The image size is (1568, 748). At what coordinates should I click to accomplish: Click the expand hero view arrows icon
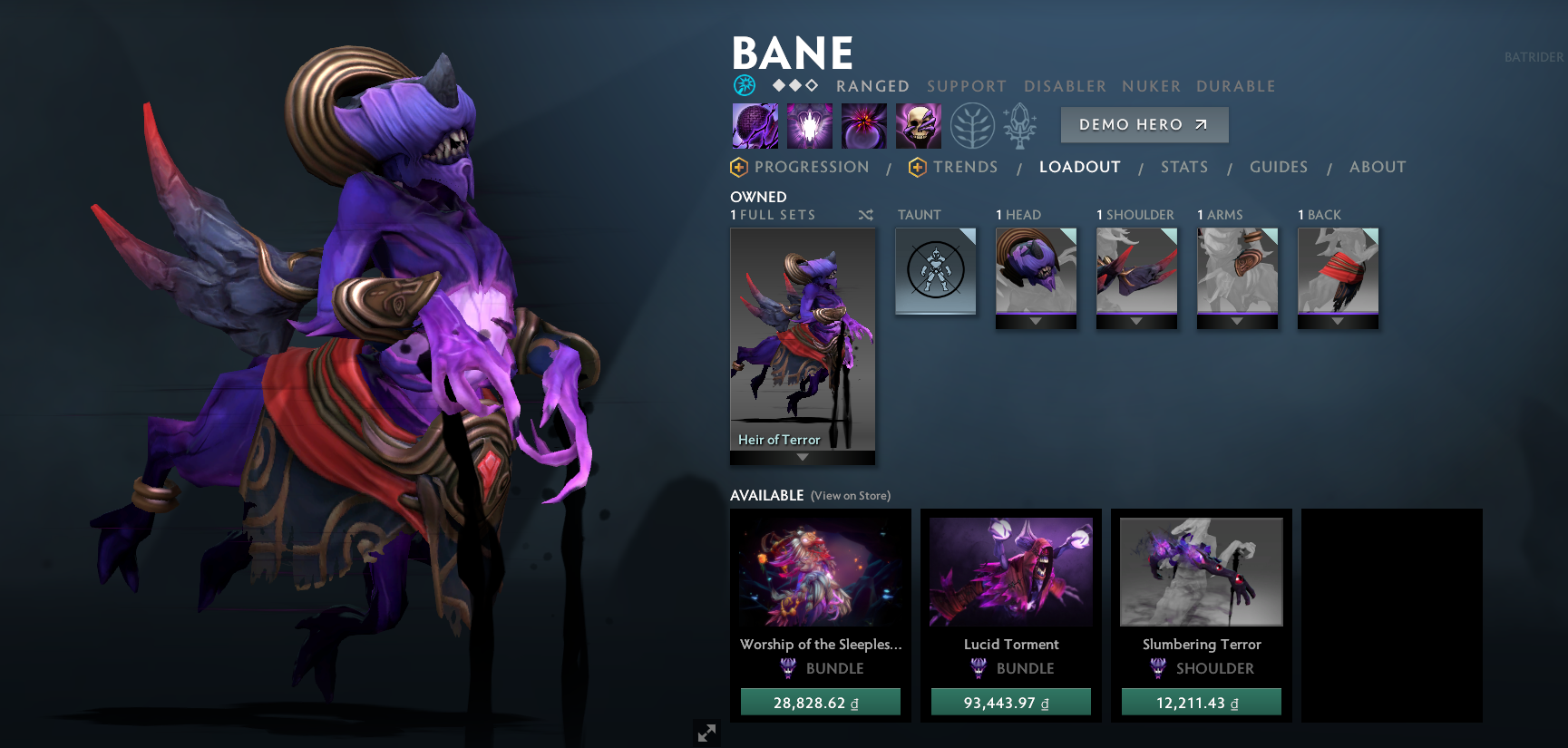pos(707,733)
